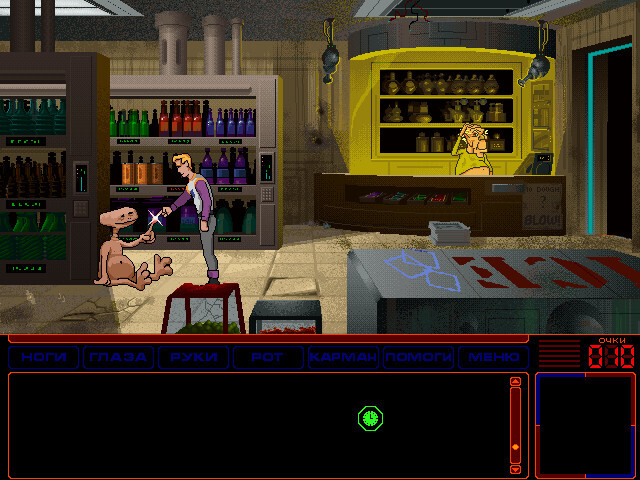The height and width of the screenshot is (480, 640).
Task: Click the ПОМОГИ help button
Action: click(x=418, y=357)
